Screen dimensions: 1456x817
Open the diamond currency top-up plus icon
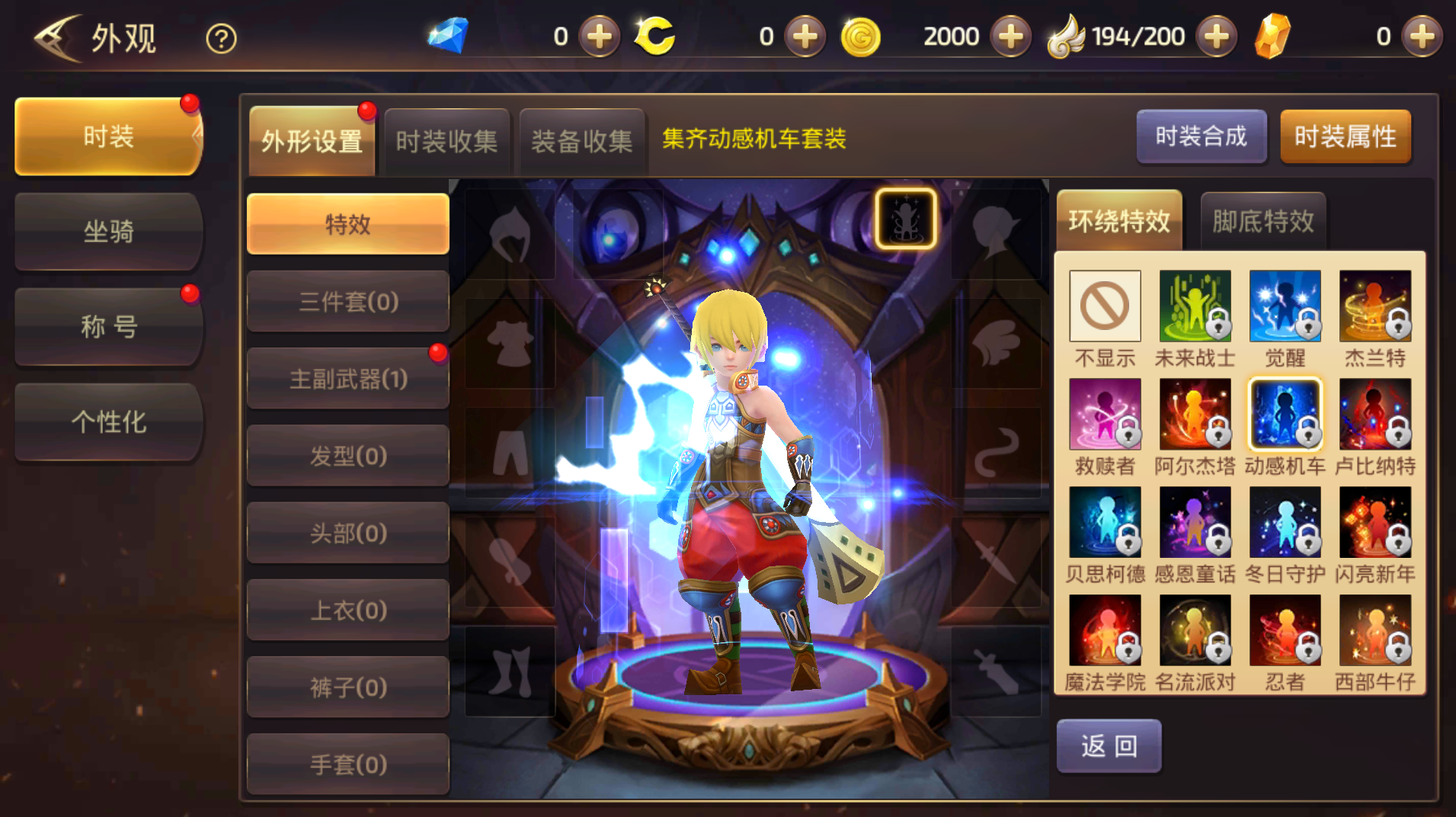(599, 36)
